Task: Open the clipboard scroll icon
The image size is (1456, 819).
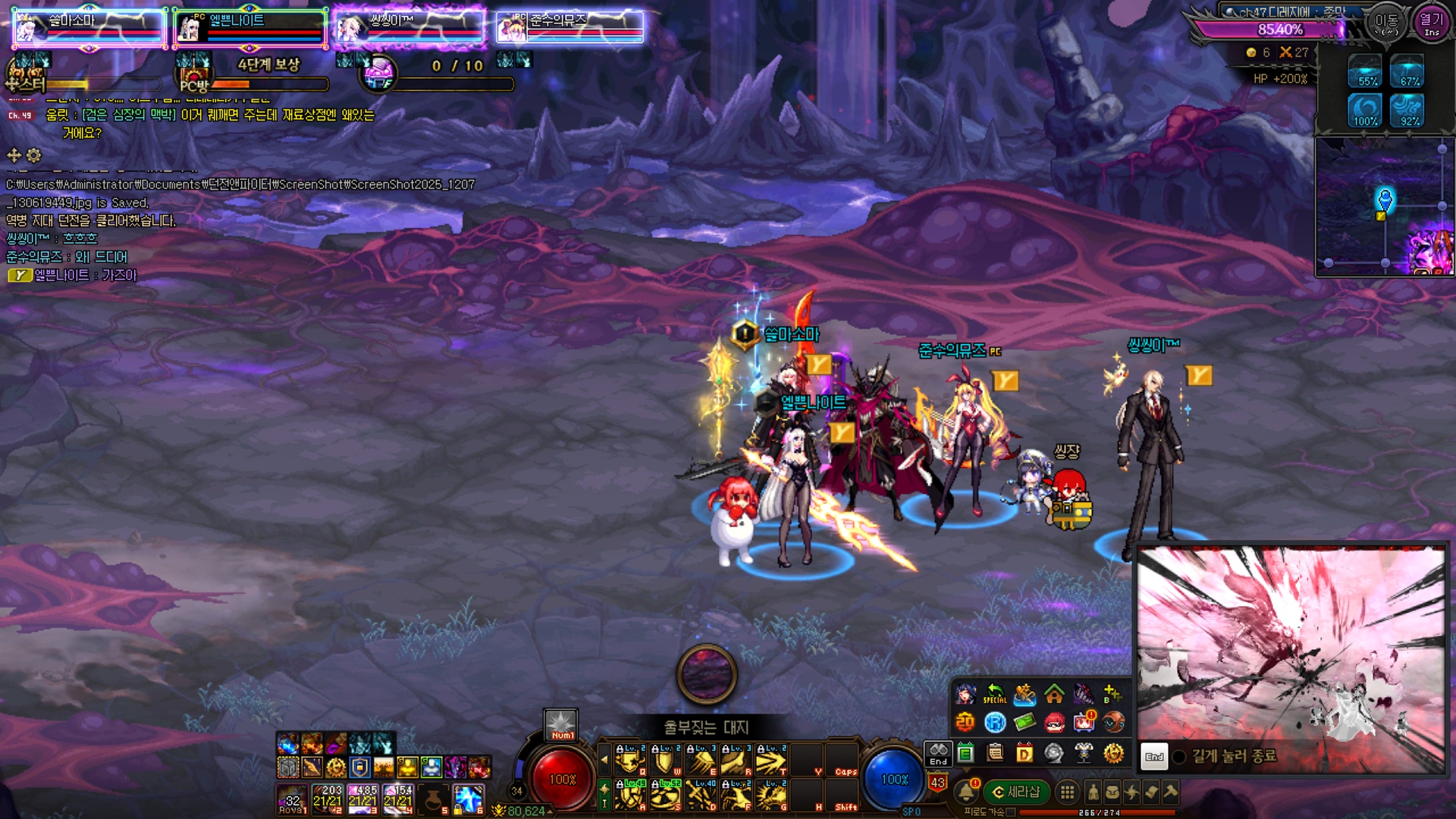Action: click(995, 753)
